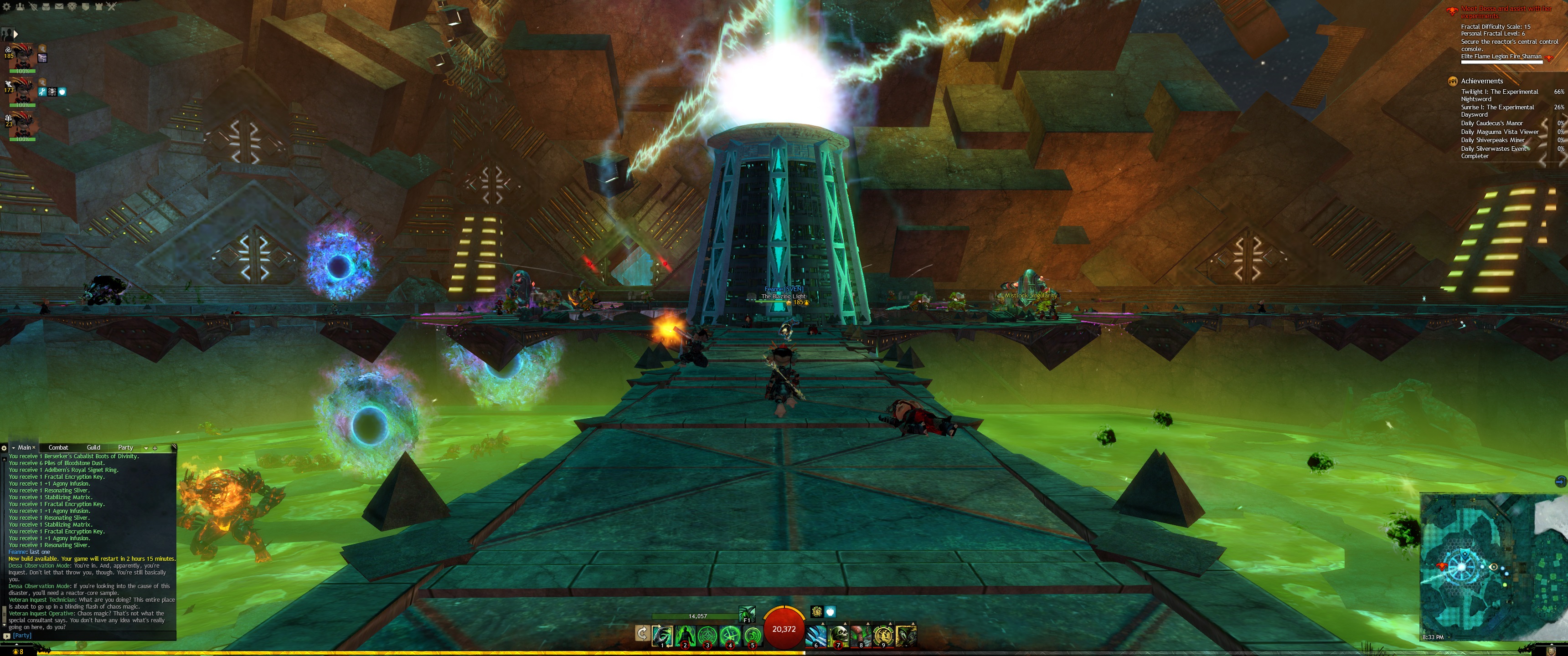Switch to the Party chat tab
This screenshot has height=656, width=1568.
[x=125, y=447]
